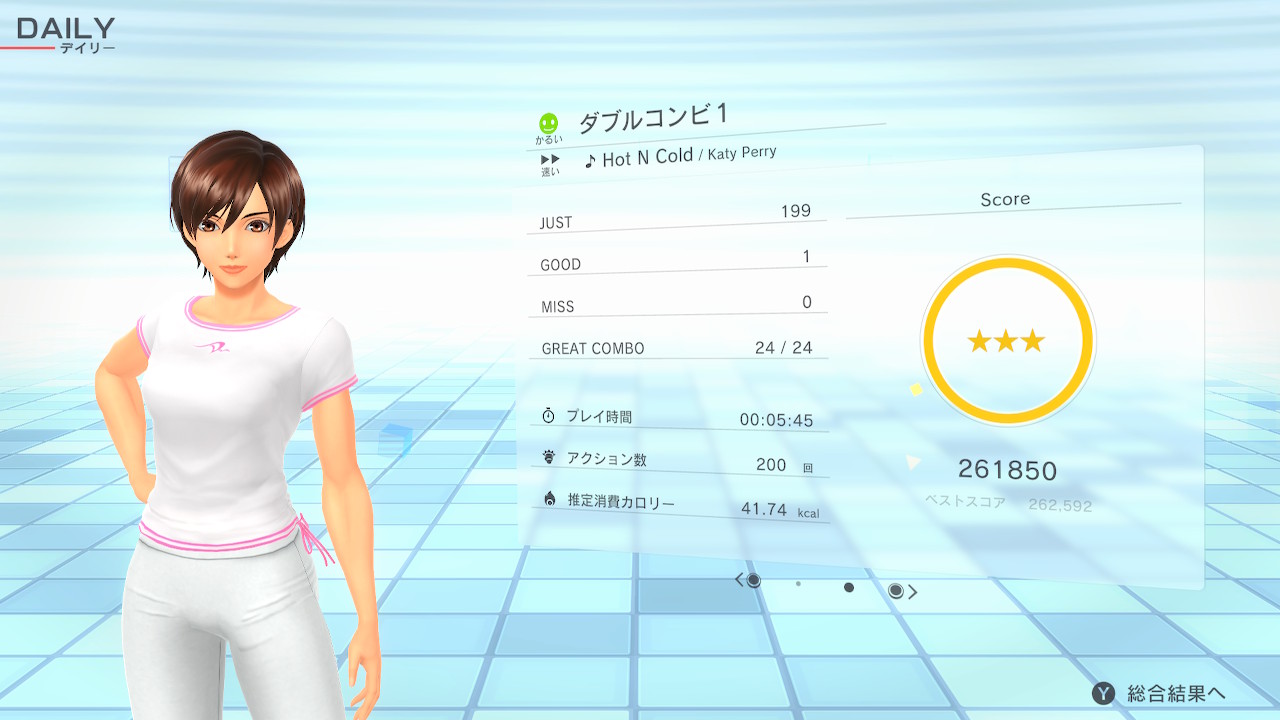Go to the previous results page arrow
Viewport: 1280px width, 720px height.
tap(740, 580)
